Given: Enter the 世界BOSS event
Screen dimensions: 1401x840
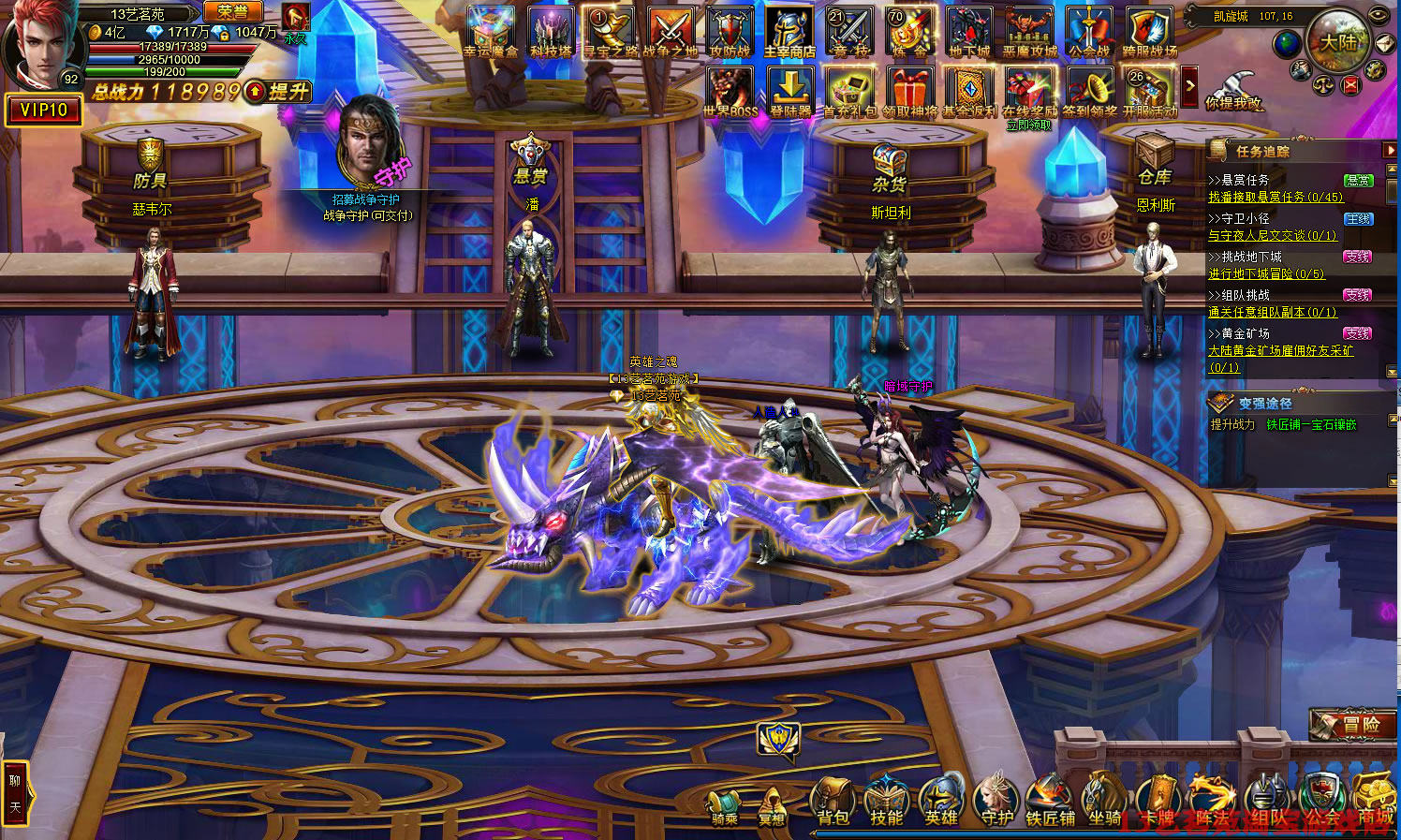Looking at the screenshot, I should click(730, 92).
